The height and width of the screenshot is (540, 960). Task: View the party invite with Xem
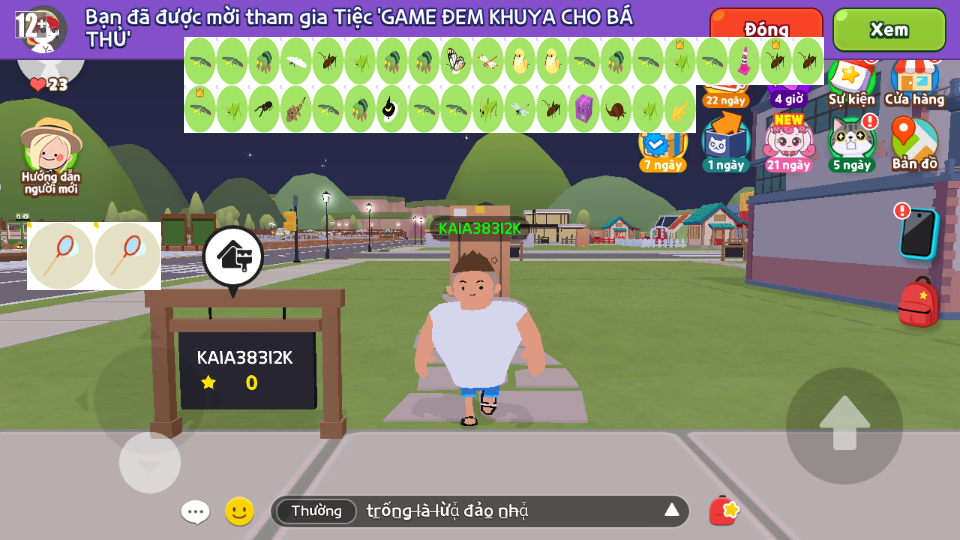[x=888, y=29]
